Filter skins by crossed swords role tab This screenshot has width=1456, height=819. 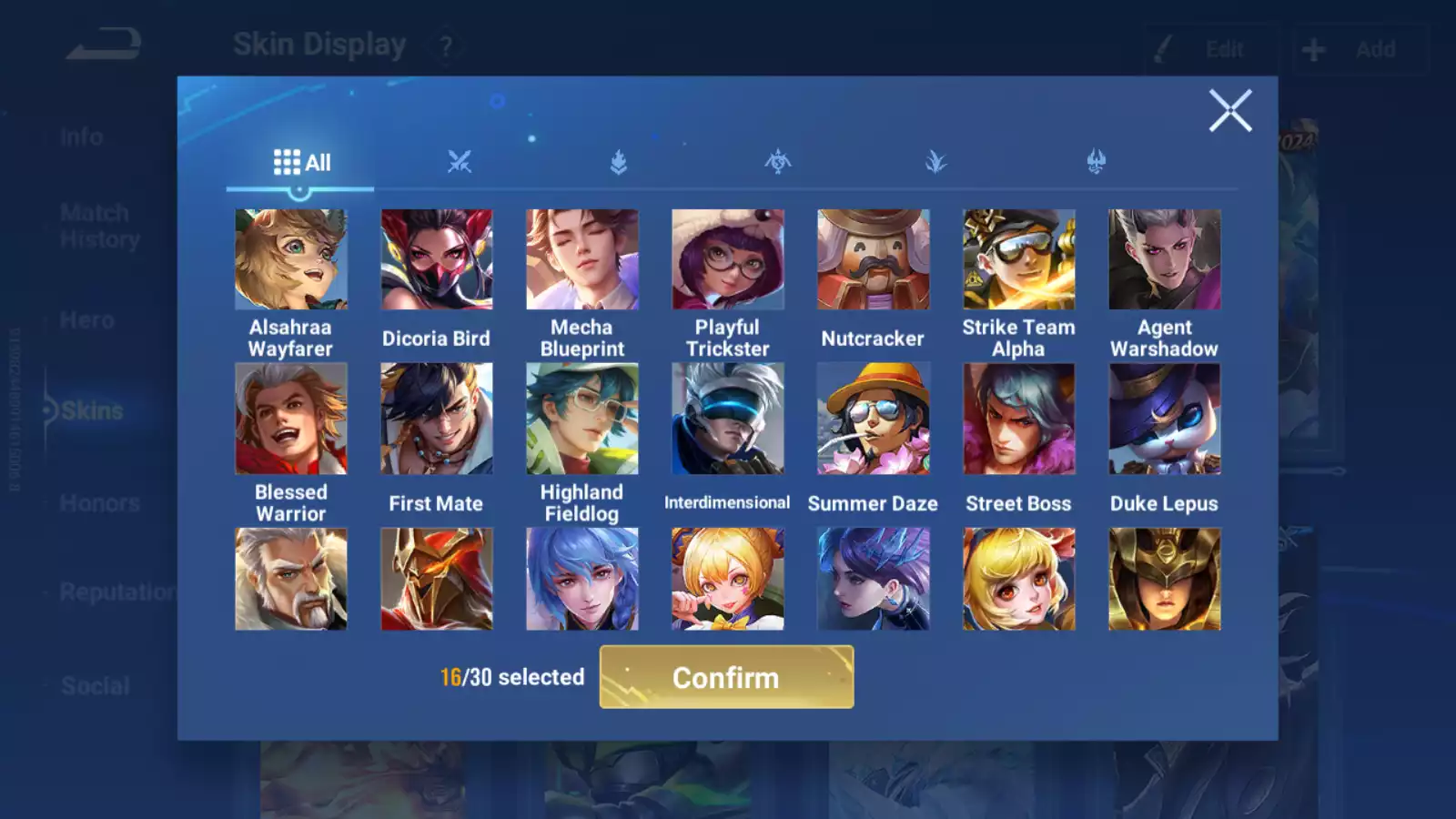tap(460, 163)
